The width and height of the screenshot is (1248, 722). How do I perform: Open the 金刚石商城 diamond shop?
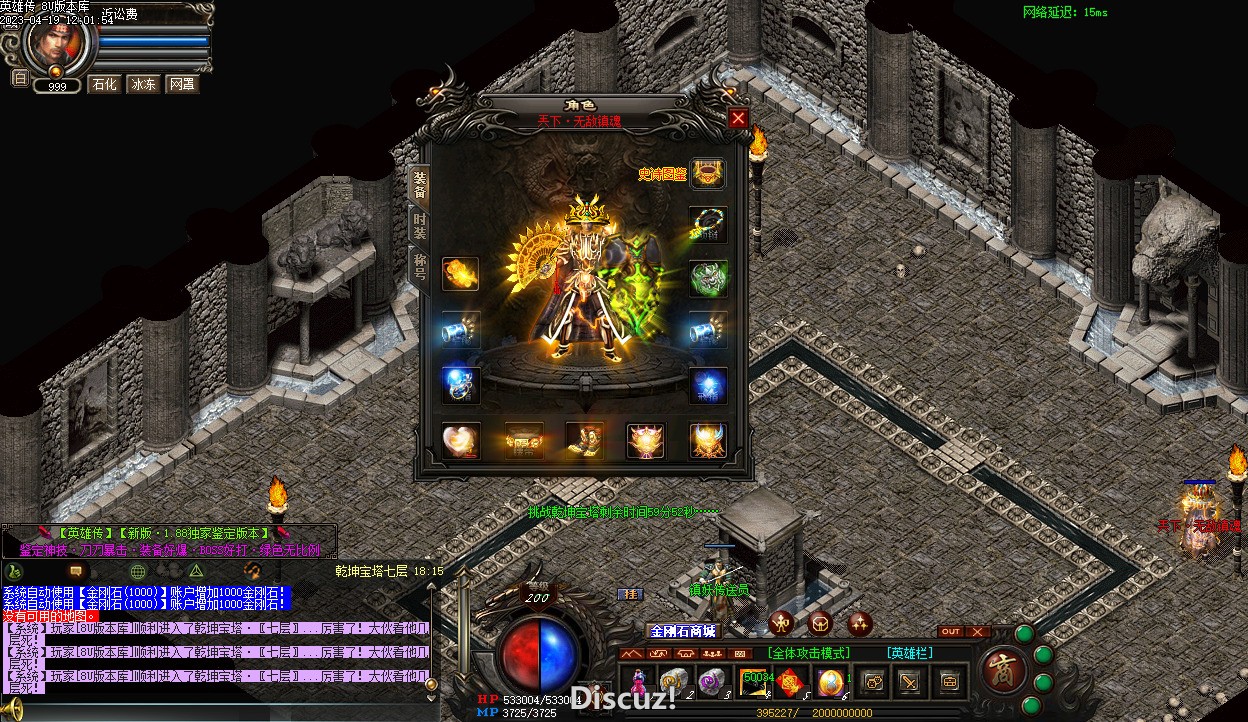(683, 631)
